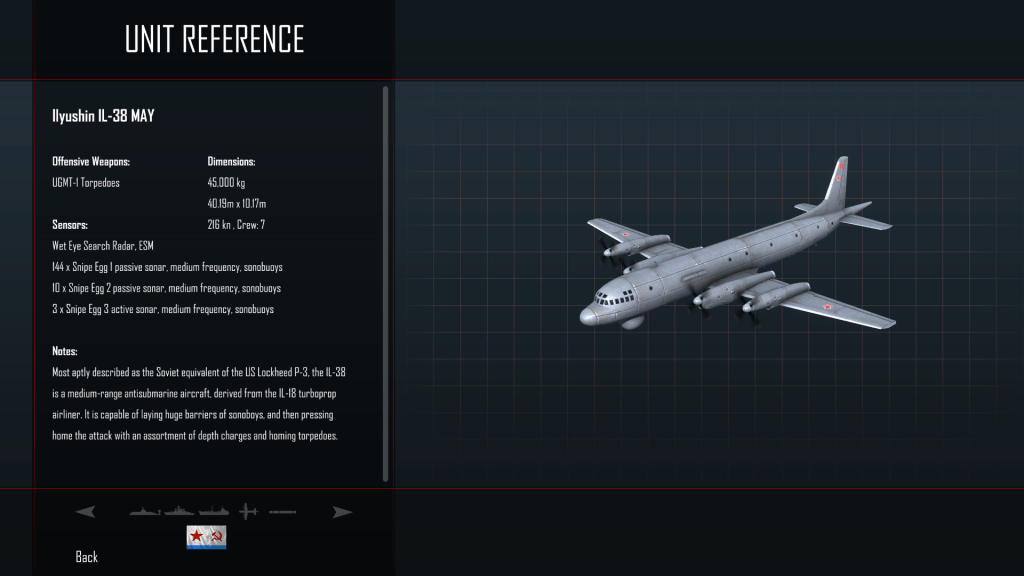1024x576 pixels.
Task: Show the previous unit with left arrow
Action: click(x=85, y=512)
